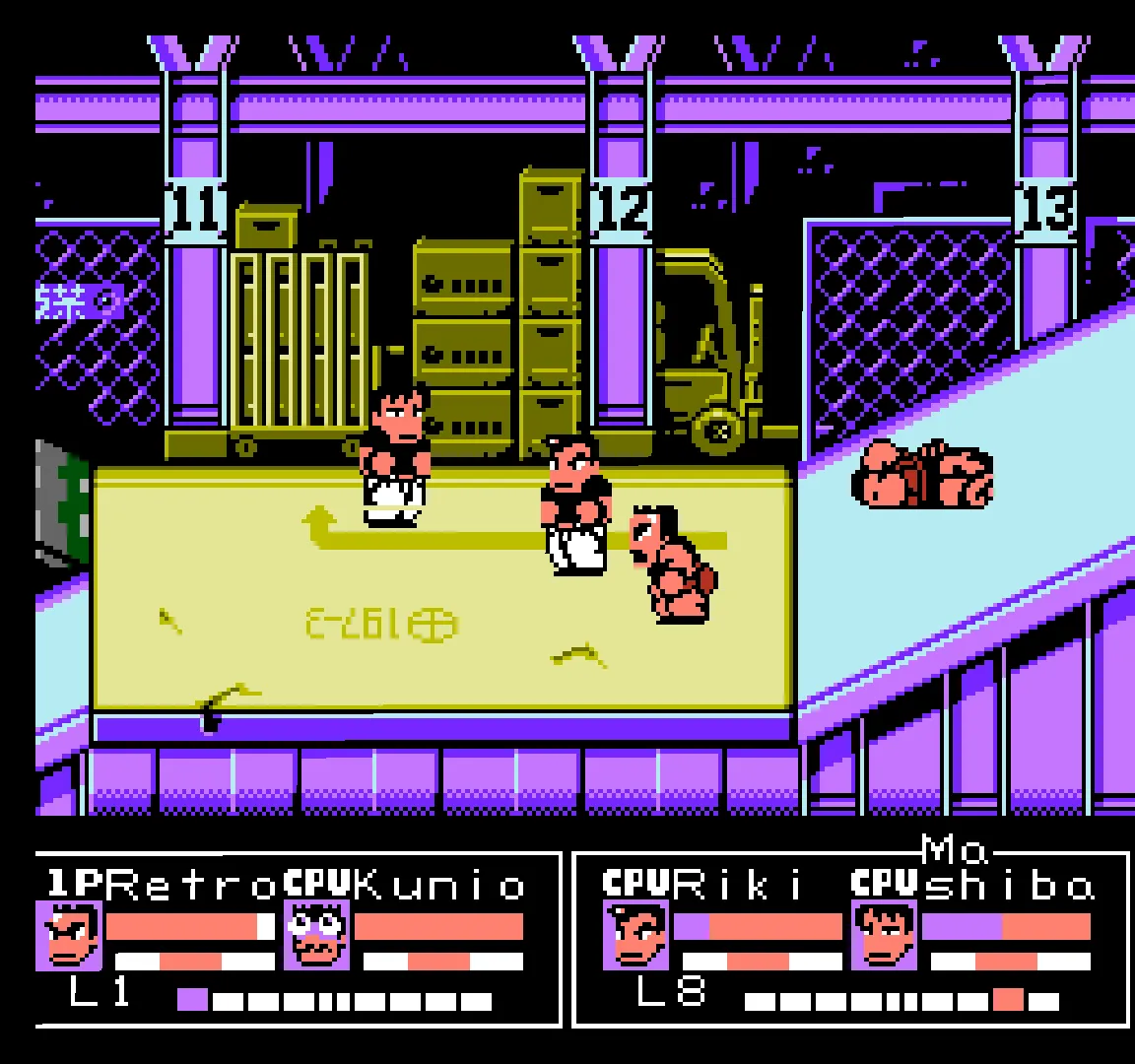
Task: Click the 1P Retro fighter portrait
Action: click(x=73, y=937)
